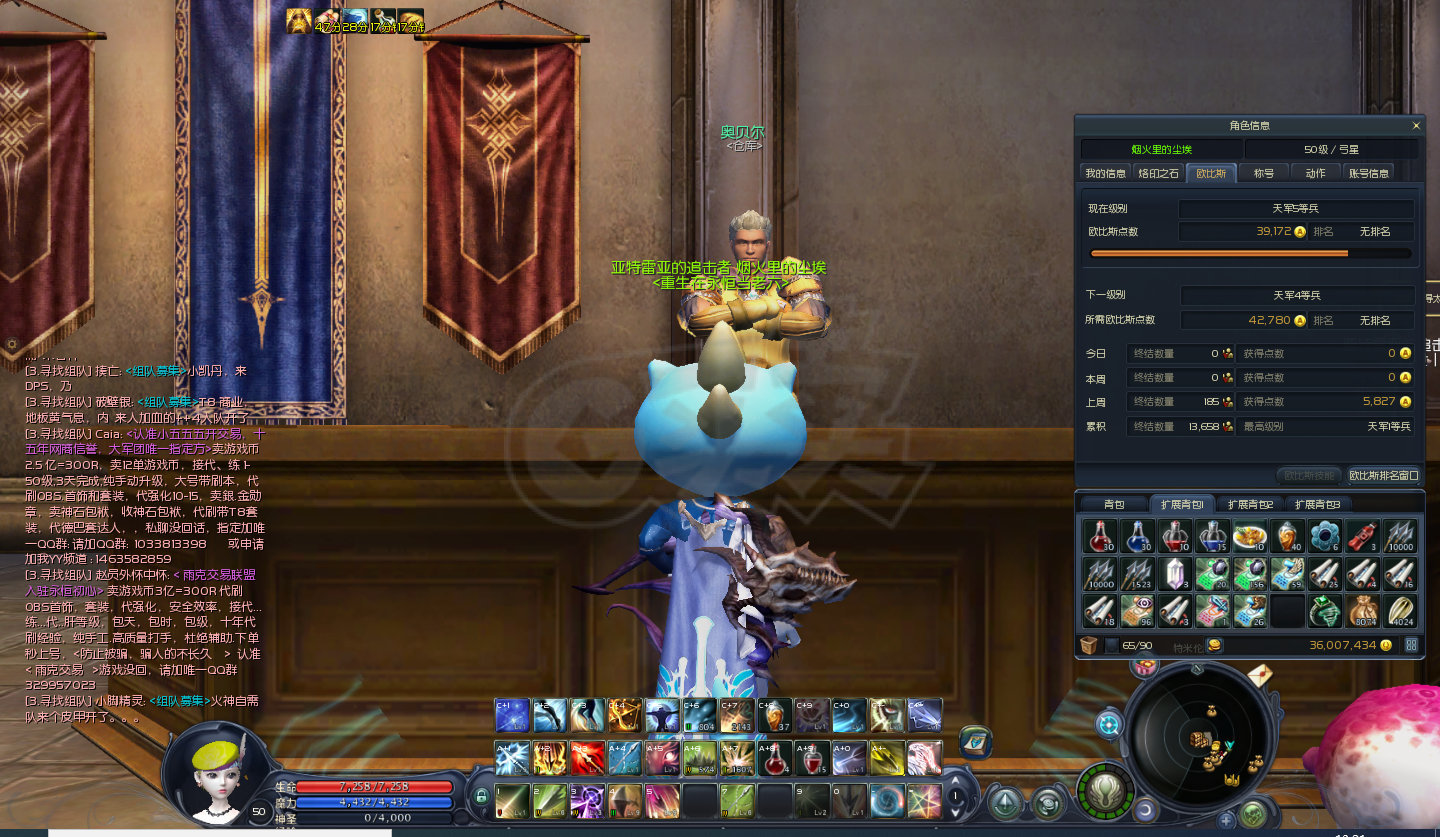Screen dimensions: 1440x837
Task: Open the 扩展背包3 bag tab
Action: click(x=1317, y=504)
